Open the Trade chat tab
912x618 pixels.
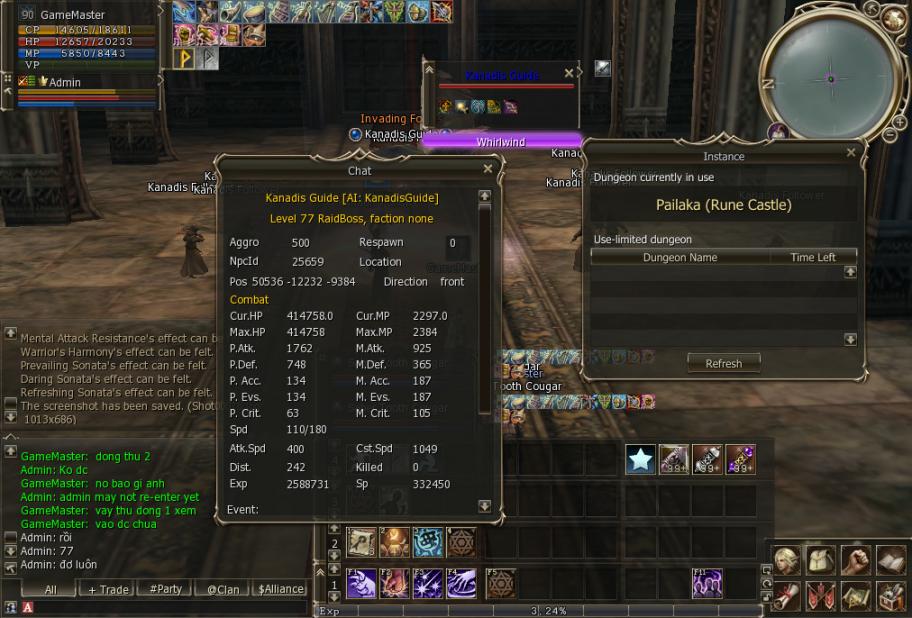pyautogui.click(x=109, y=589)
